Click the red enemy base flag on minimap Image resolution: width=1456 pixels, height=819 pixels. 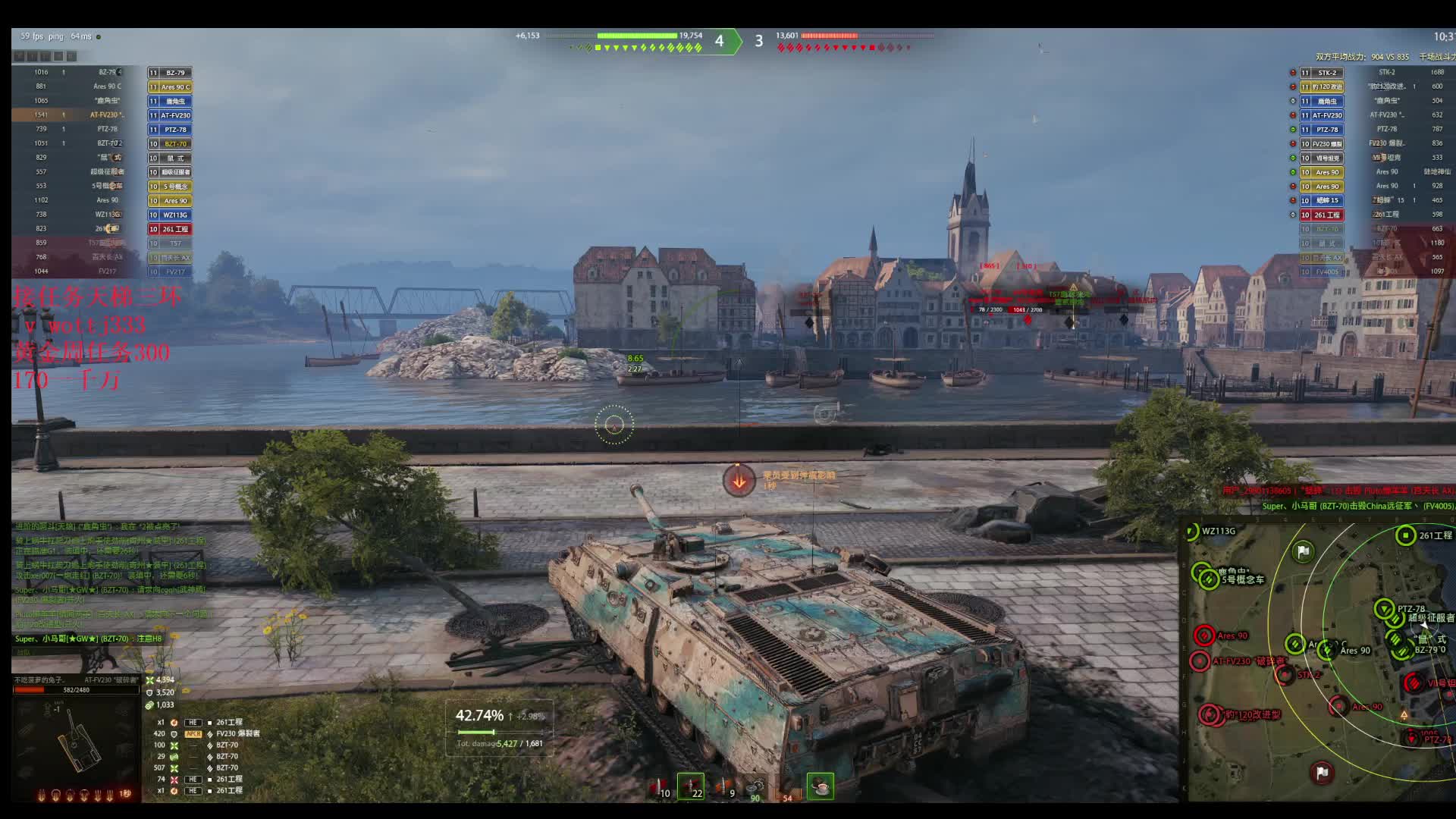pyautogui.click(x=1322, y=772)
